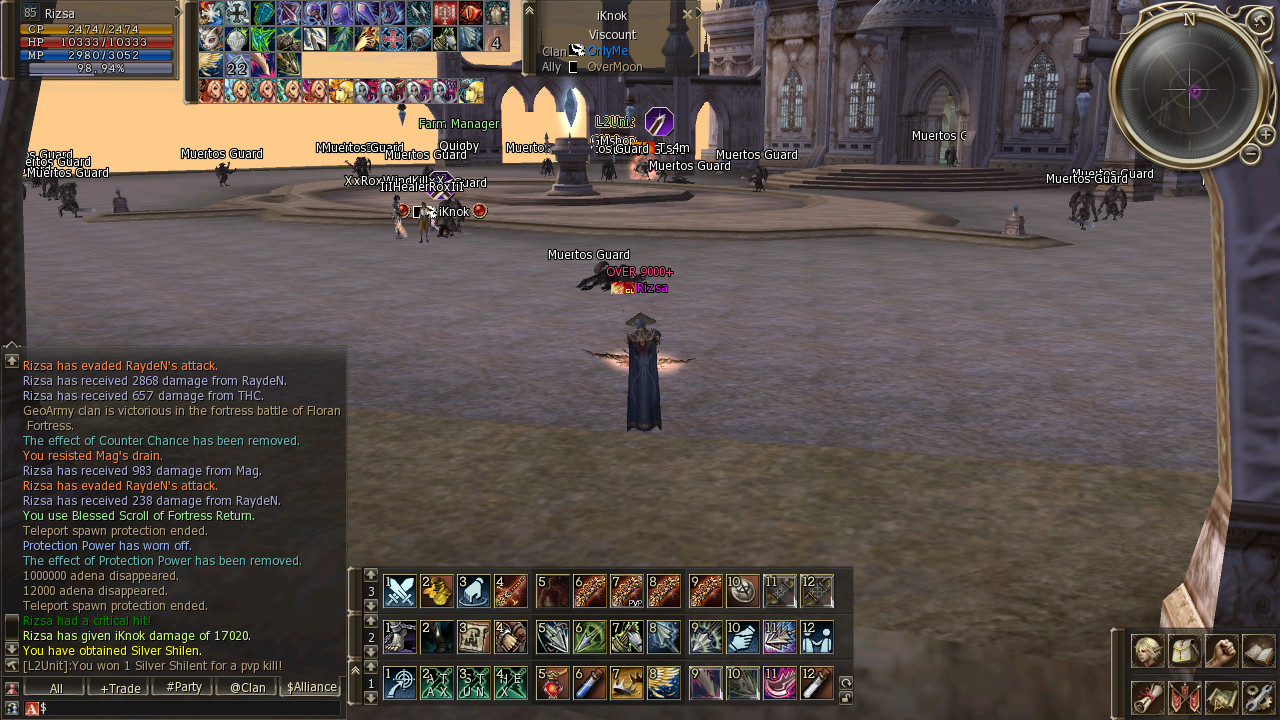Show the $Alliance chat tab
Viewport: 1280px width, 720px height.
coord(311,688)
